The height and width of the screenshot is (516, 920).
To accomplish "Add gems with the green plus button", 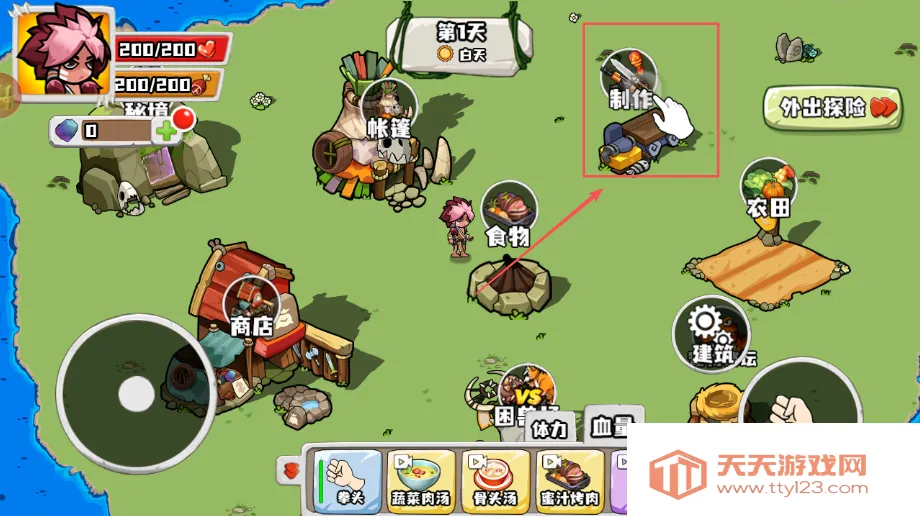I will [x=165, y=130].
